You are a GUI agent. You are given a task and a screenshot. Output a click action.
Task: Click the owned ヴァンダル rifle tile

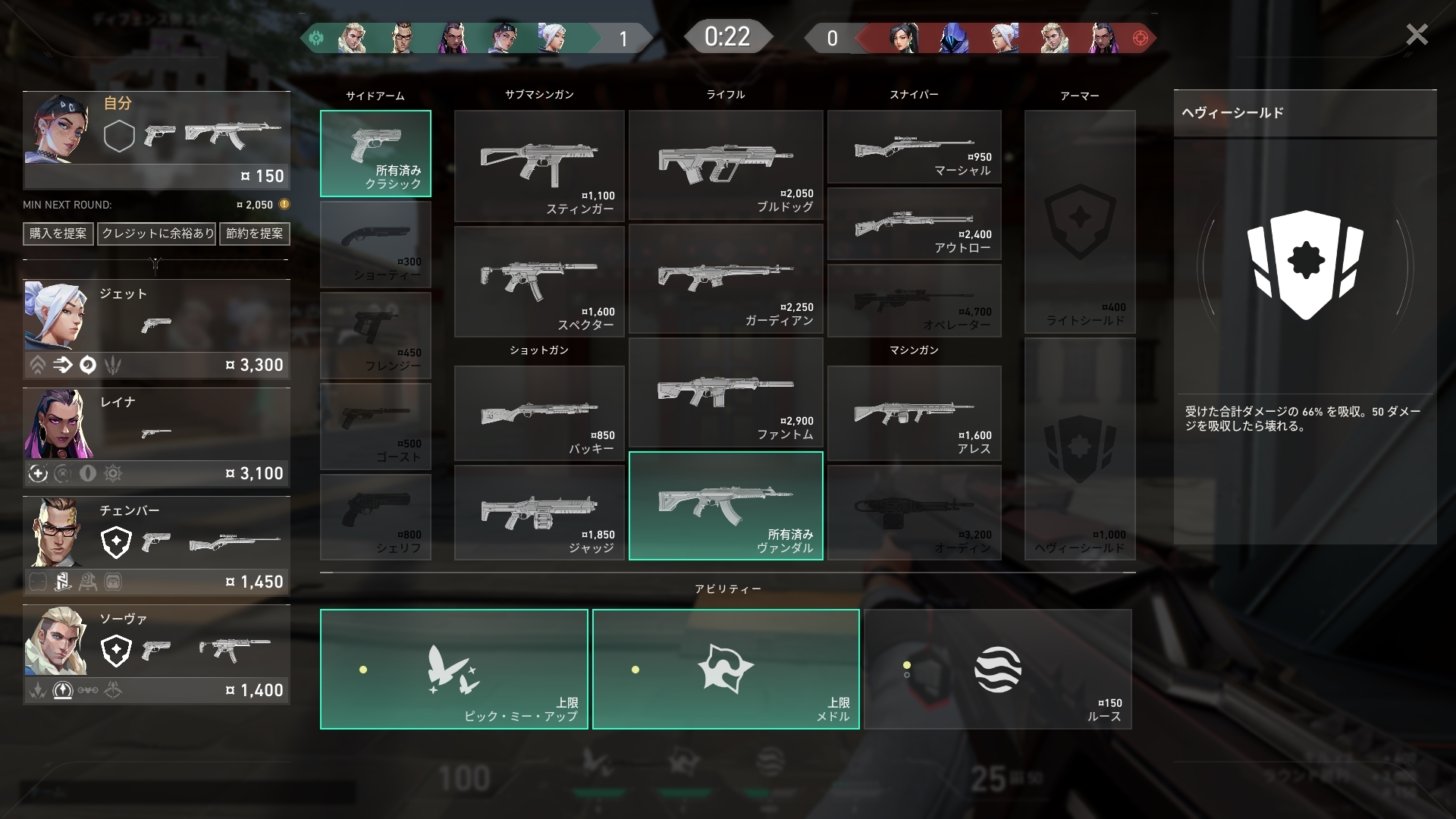tap(726, 506)
